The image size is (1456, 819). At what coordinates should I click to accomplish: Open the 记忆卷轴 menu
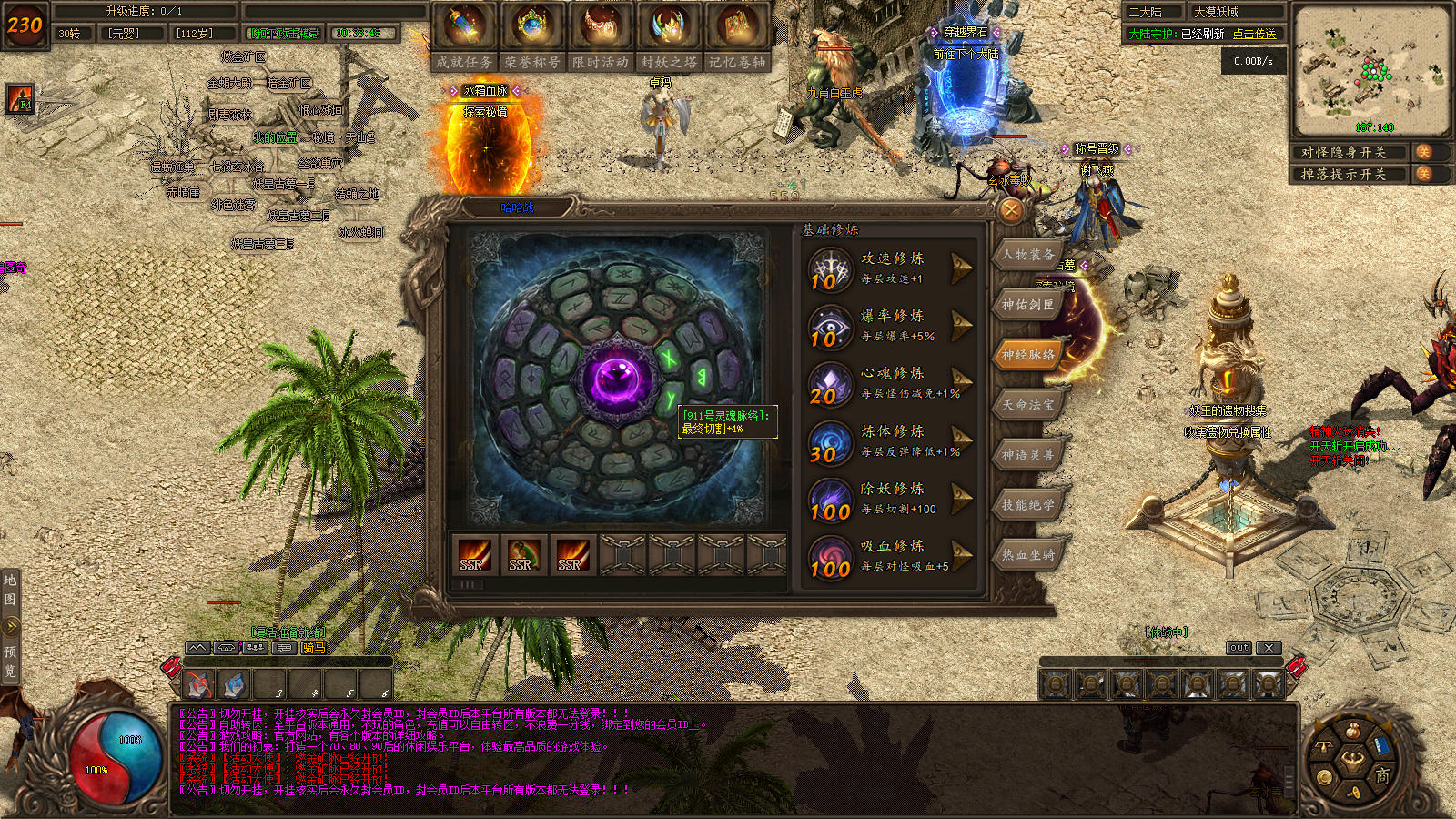point(737,36)
